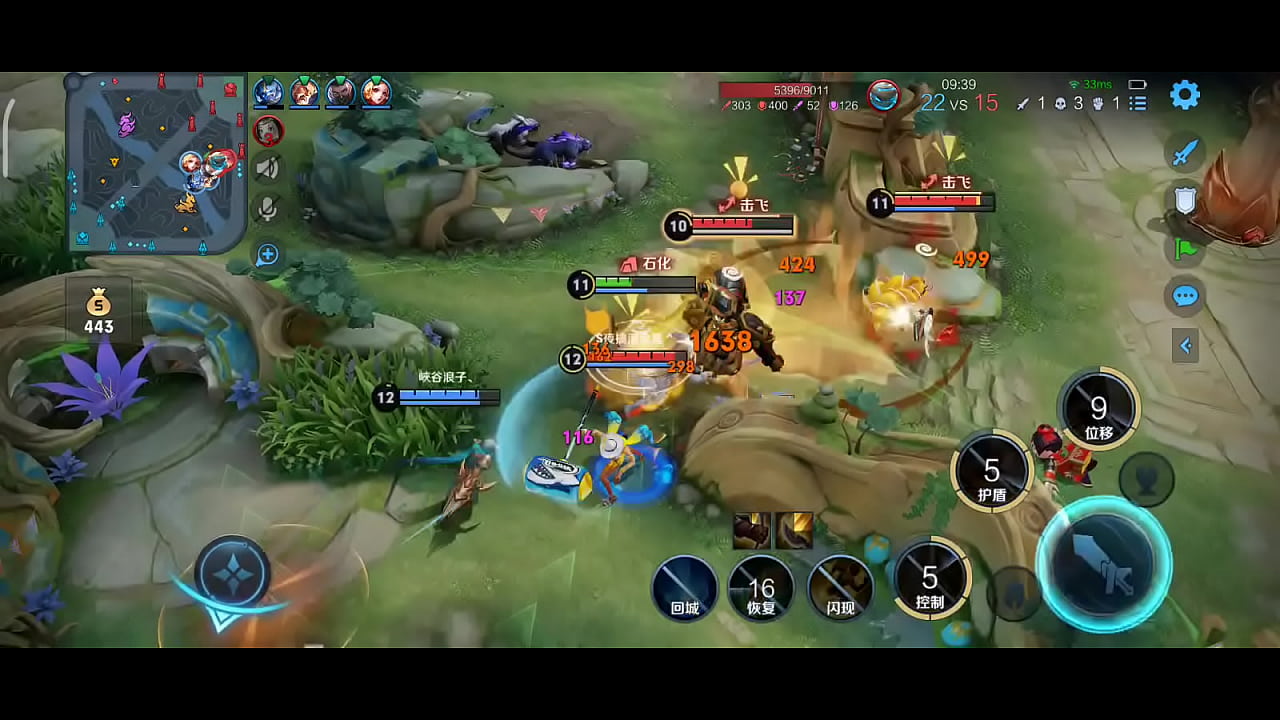Open the quick chat speech bubble
Image resolution: width=1280 pixels, height=720 pixels.
pos(1185,296)
